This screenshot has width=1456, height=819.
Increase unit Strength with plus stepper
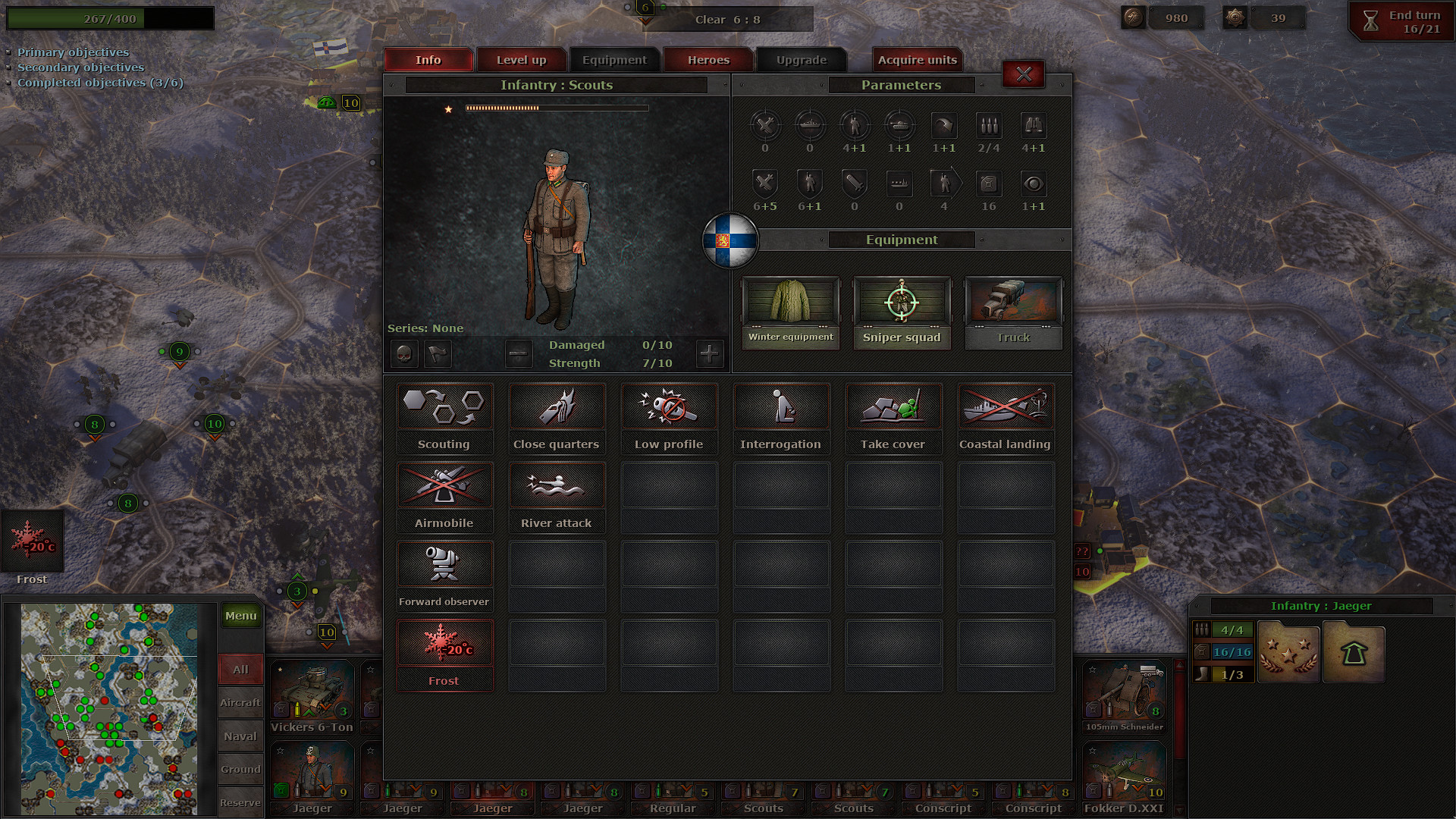tap(709, 353)
